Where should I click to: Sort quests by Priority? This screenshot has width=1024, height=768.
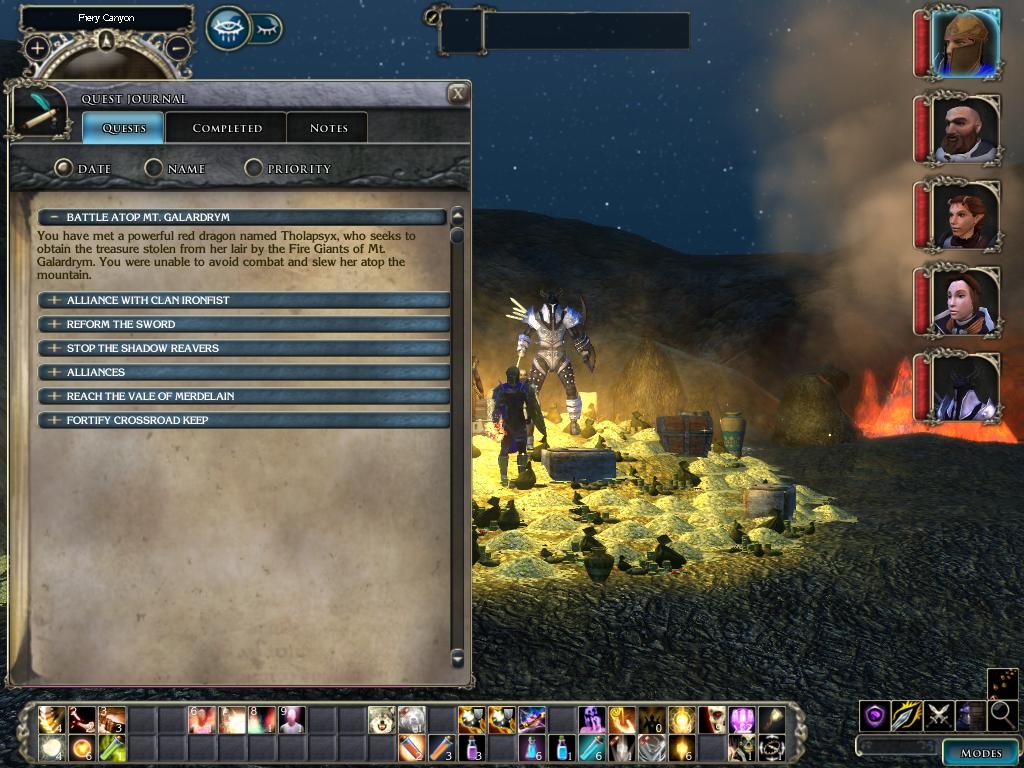(x=254, y=169)
